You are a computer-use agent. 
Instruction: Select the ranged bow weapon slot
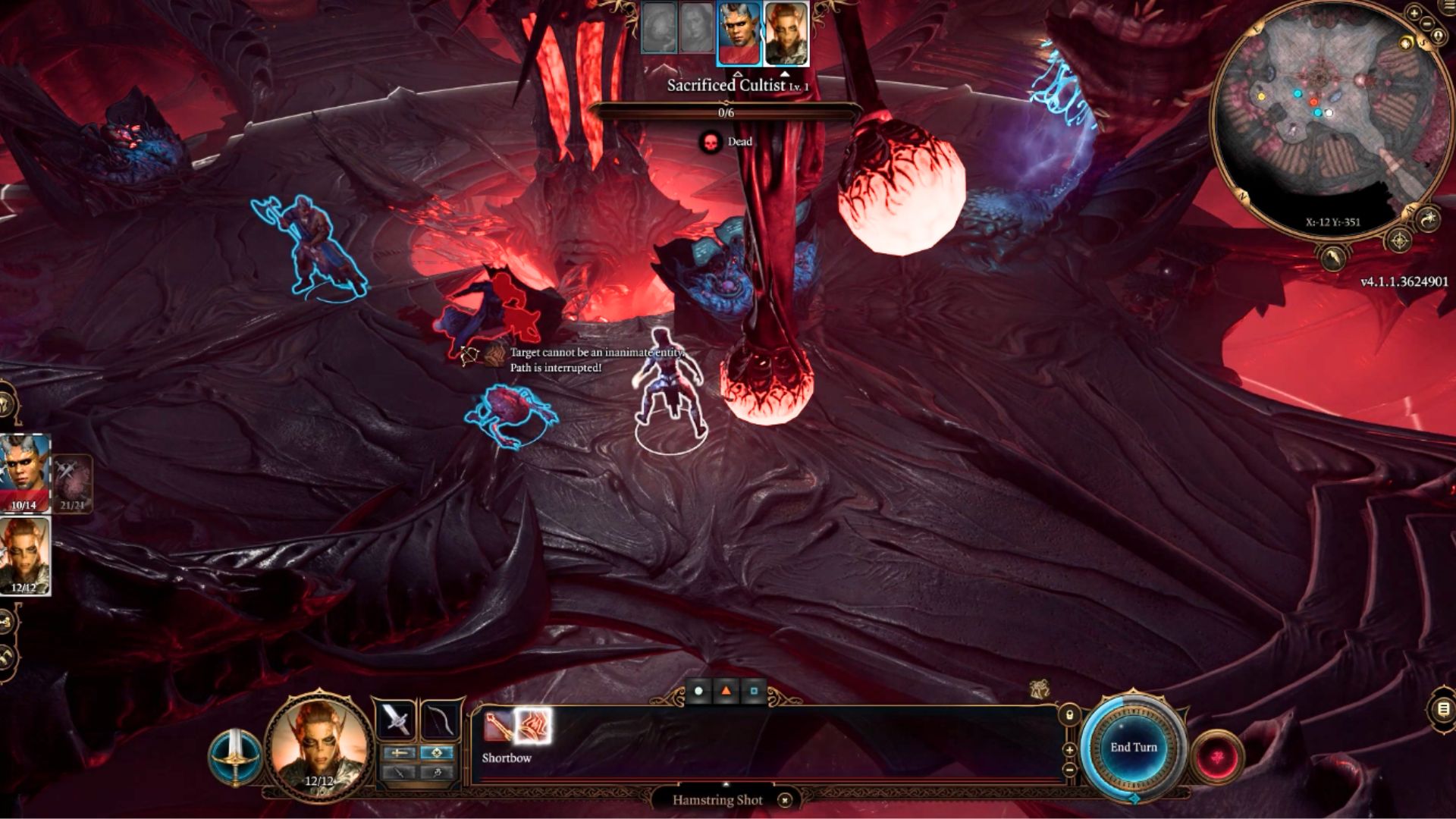pos(441,719)
